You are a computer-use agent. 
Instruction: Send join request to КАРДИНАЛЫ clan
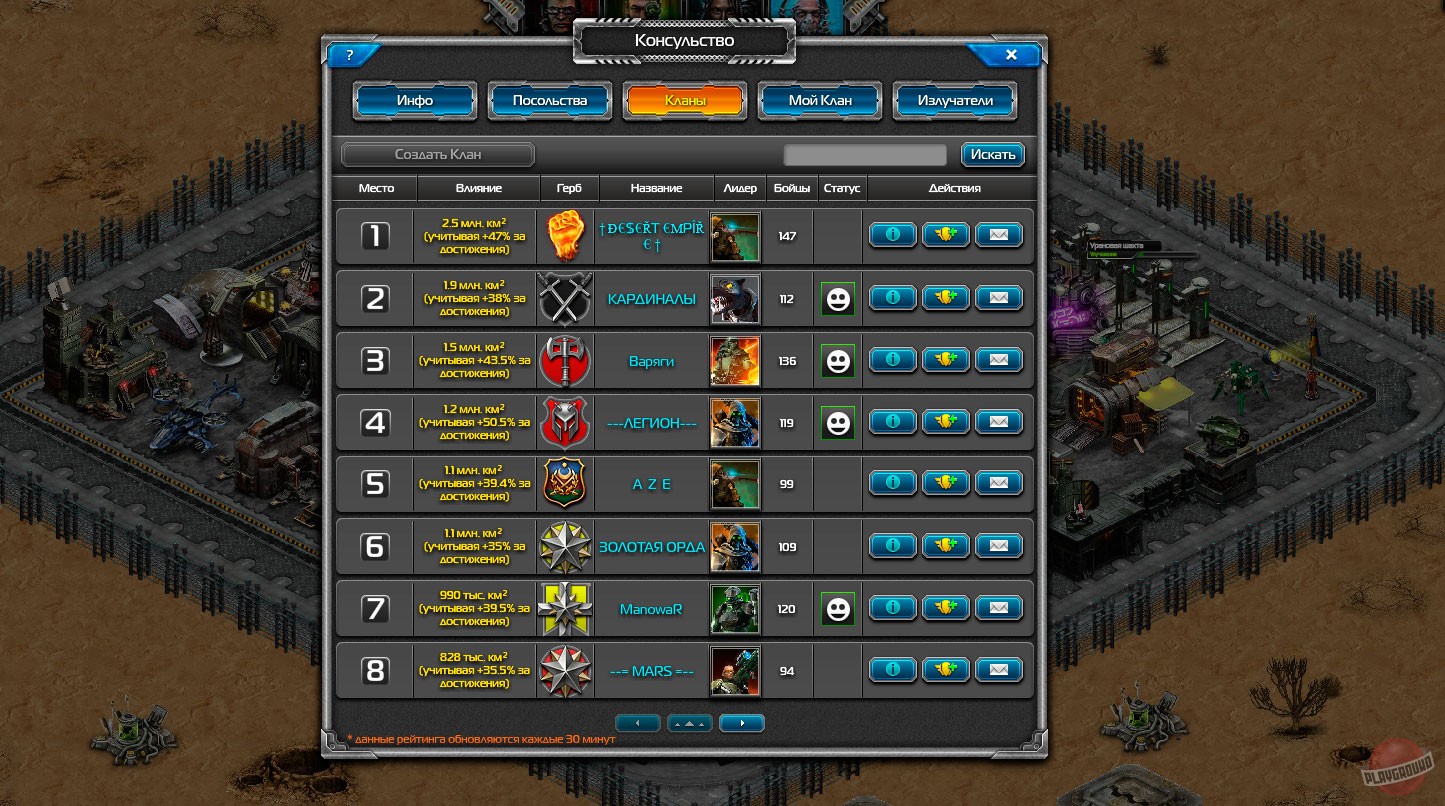tap(945, 297)
